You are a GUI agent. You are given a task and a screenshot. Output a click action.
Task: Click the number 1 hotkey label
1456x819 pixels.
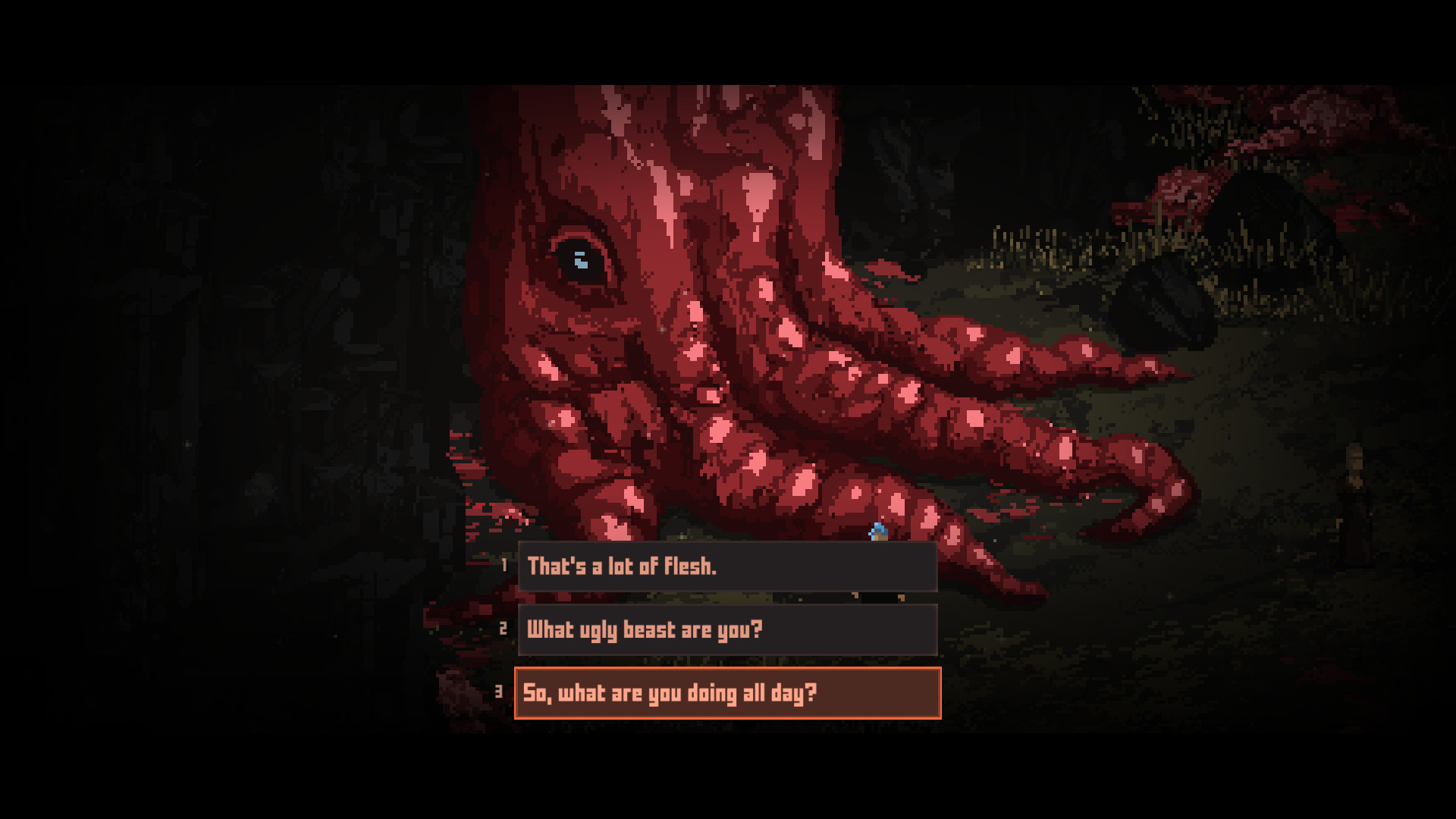(x=504, y=564)
